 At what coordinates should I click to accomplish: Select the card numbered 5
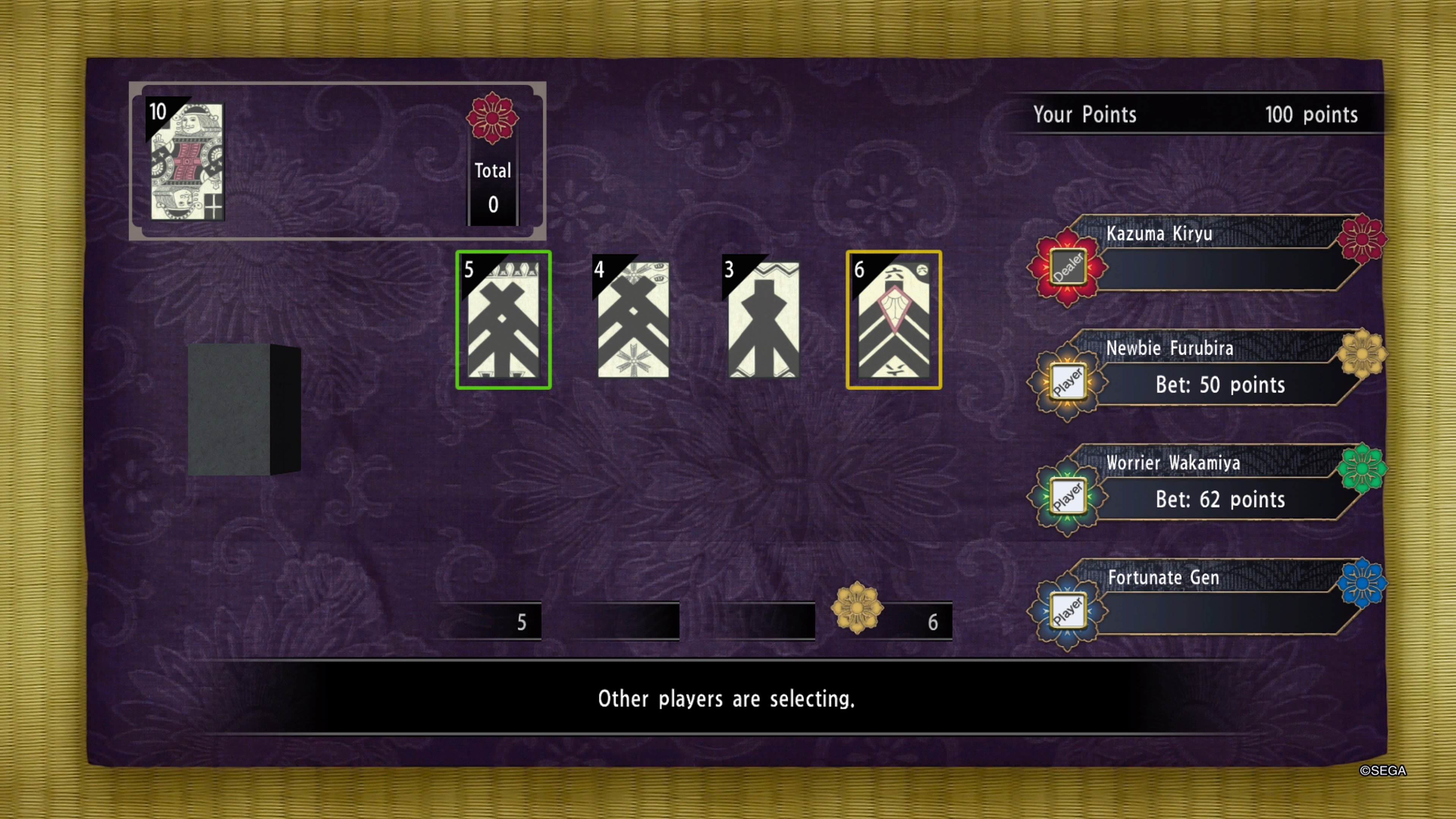503,320
